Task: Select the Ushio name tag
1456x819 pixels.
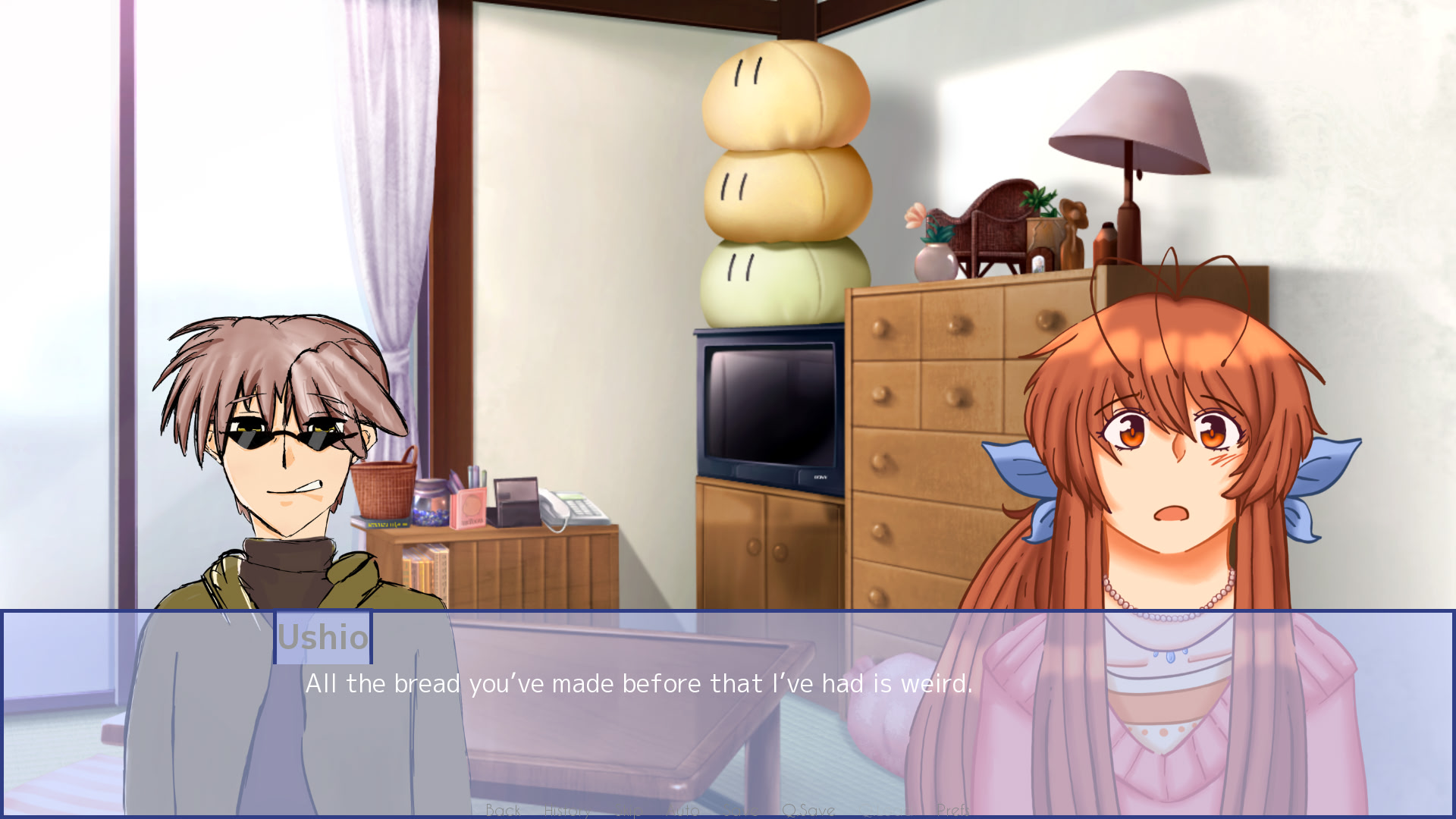Action: pyautogui.click(x=323, y=638)
